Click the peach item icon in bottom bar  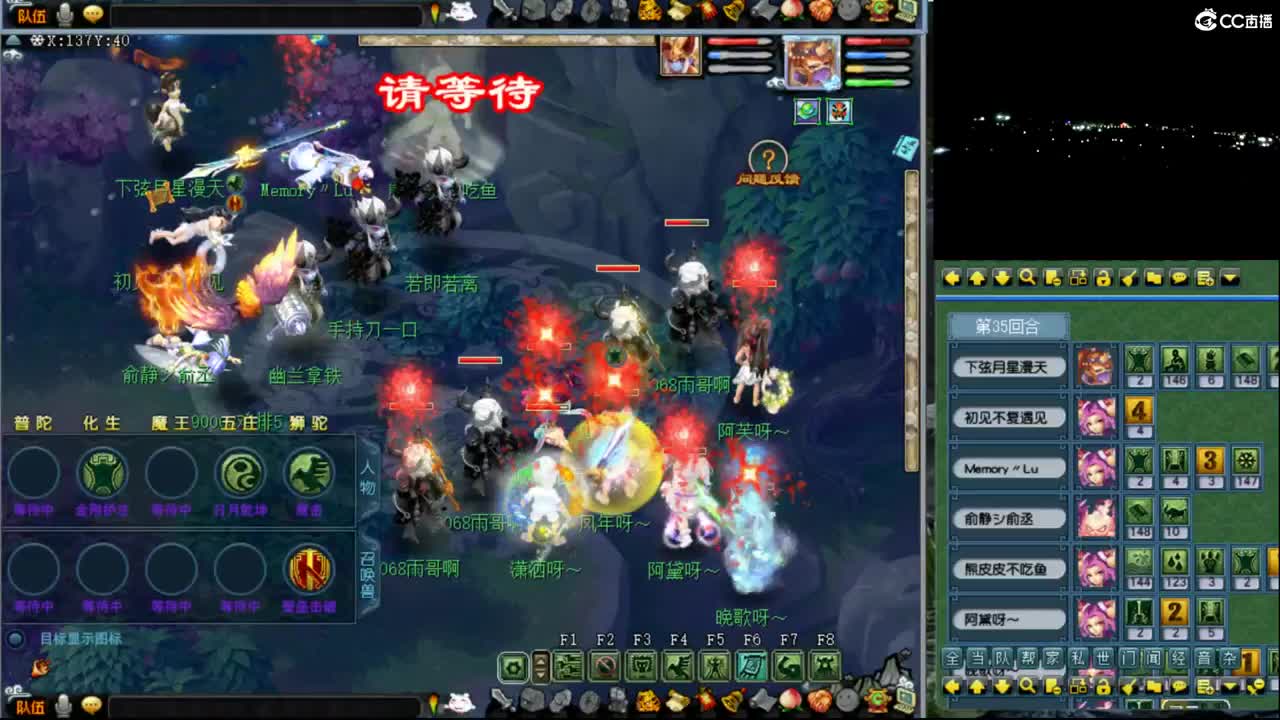click(789, 698)
